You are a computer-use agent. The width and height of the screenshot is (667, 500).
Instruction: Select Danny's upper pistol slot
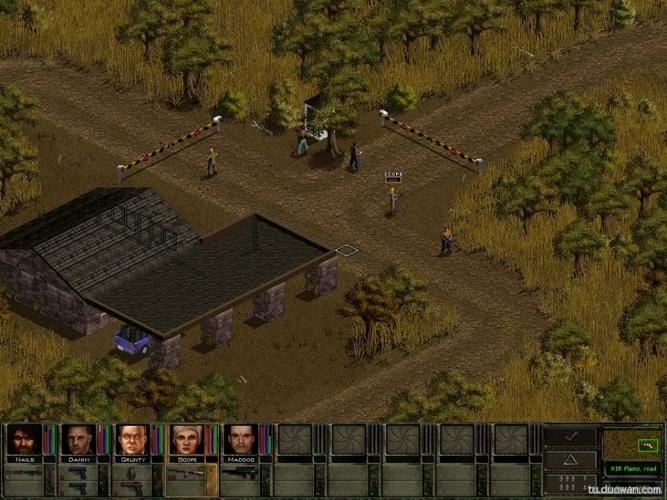tap(79, 471)
